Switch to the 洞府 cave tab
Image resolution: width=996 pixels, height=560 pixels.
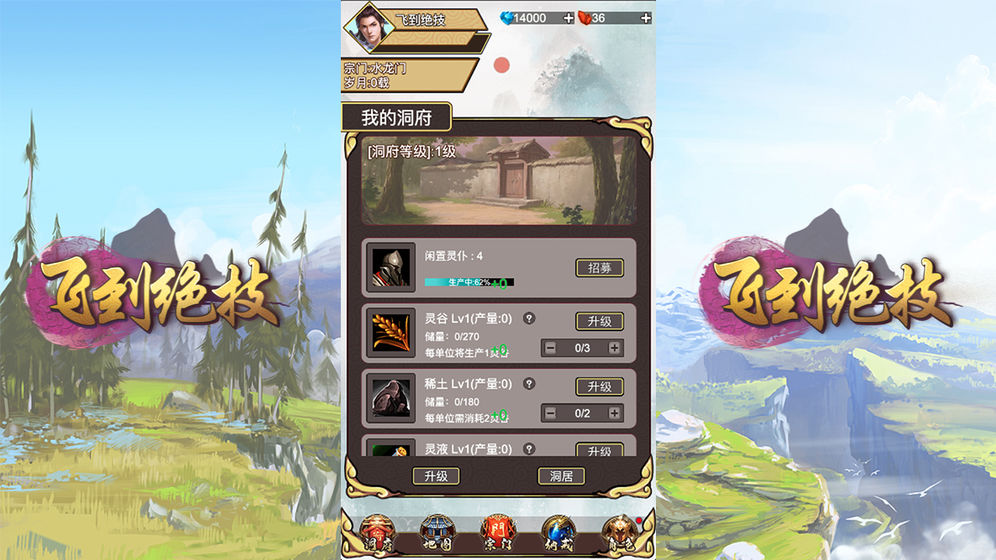pyautogui.click(x=376, y=531)
